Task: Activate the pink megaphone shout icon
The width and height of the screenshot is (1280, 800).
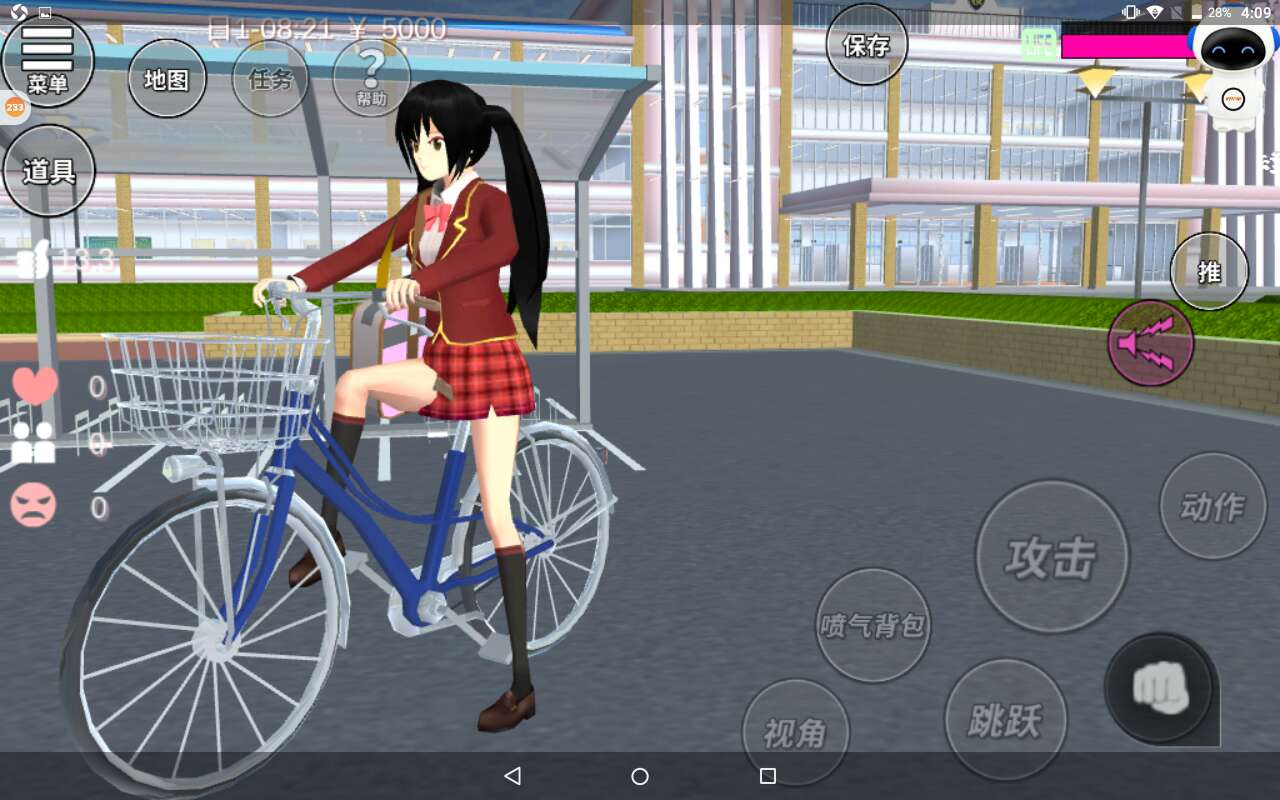Action: coord(1151,343)
